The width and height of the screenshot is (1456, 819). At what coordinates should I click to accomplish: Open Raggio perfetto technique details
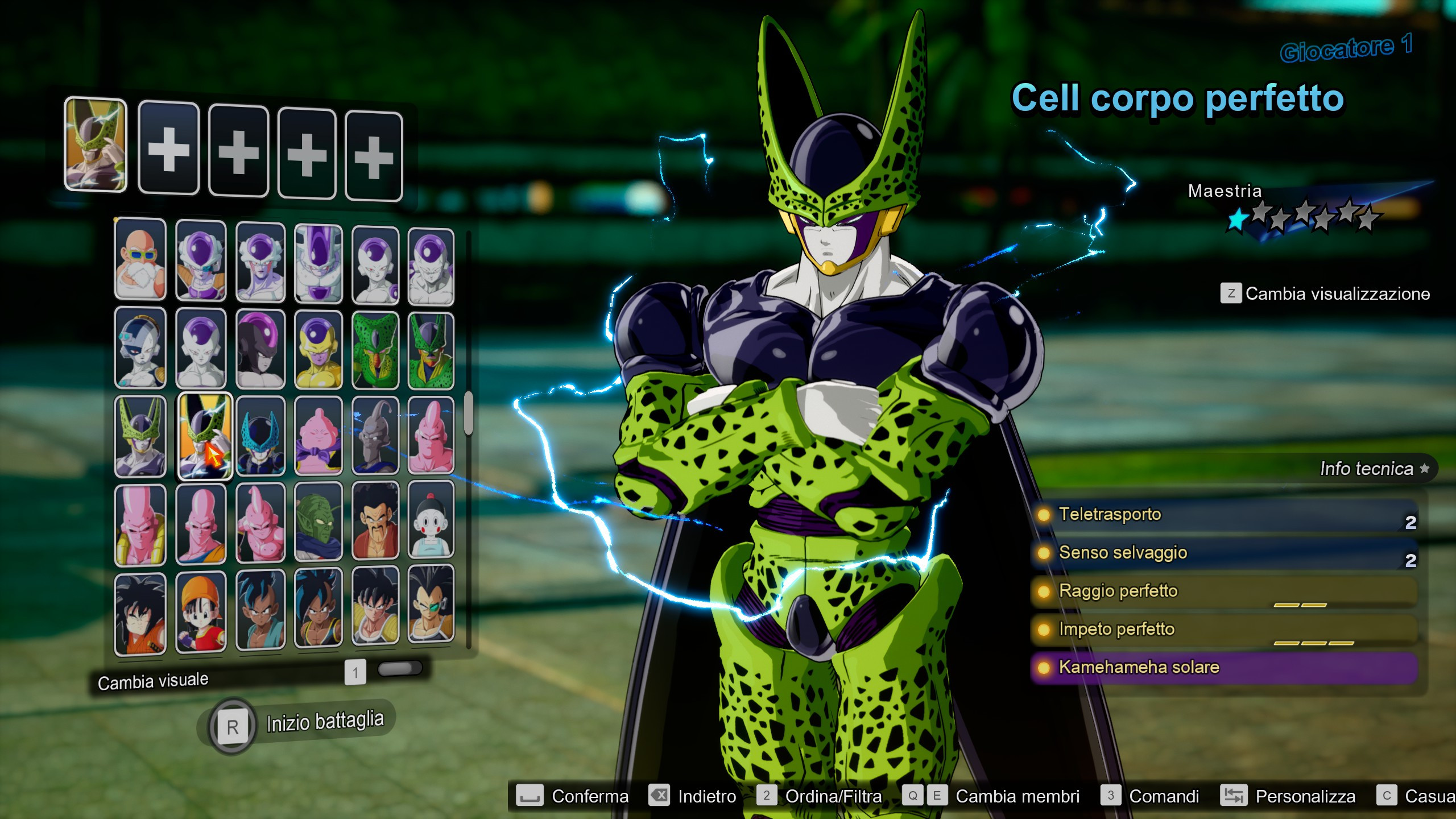point(1223,591)
